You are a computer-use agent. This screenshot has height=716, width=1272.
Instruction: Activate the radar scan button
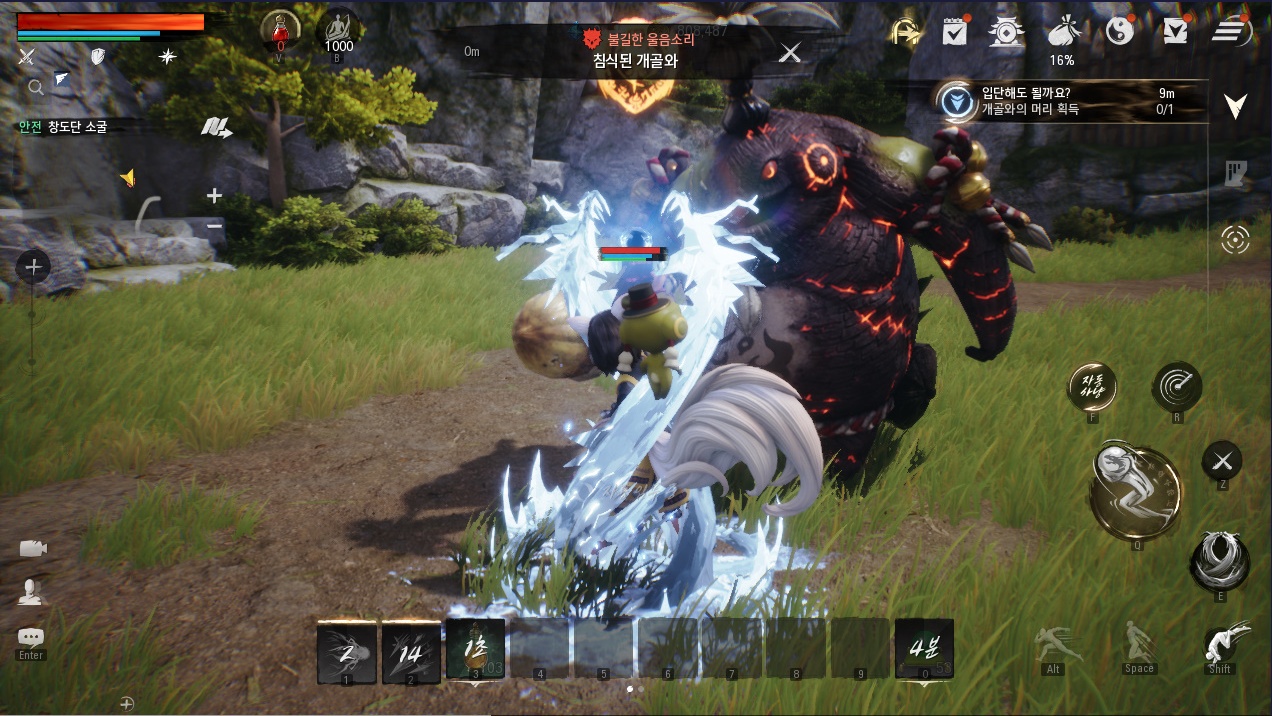click(x=1177, y=386)
